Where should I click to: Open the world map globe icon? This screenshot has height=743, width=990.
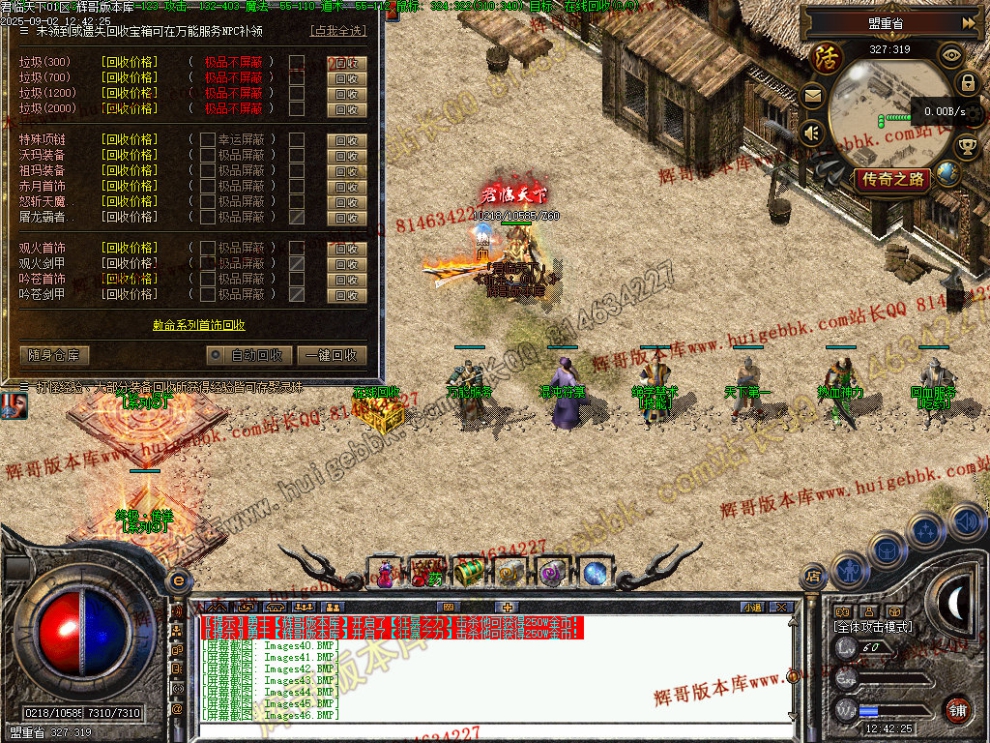click(x=947, y=173)
